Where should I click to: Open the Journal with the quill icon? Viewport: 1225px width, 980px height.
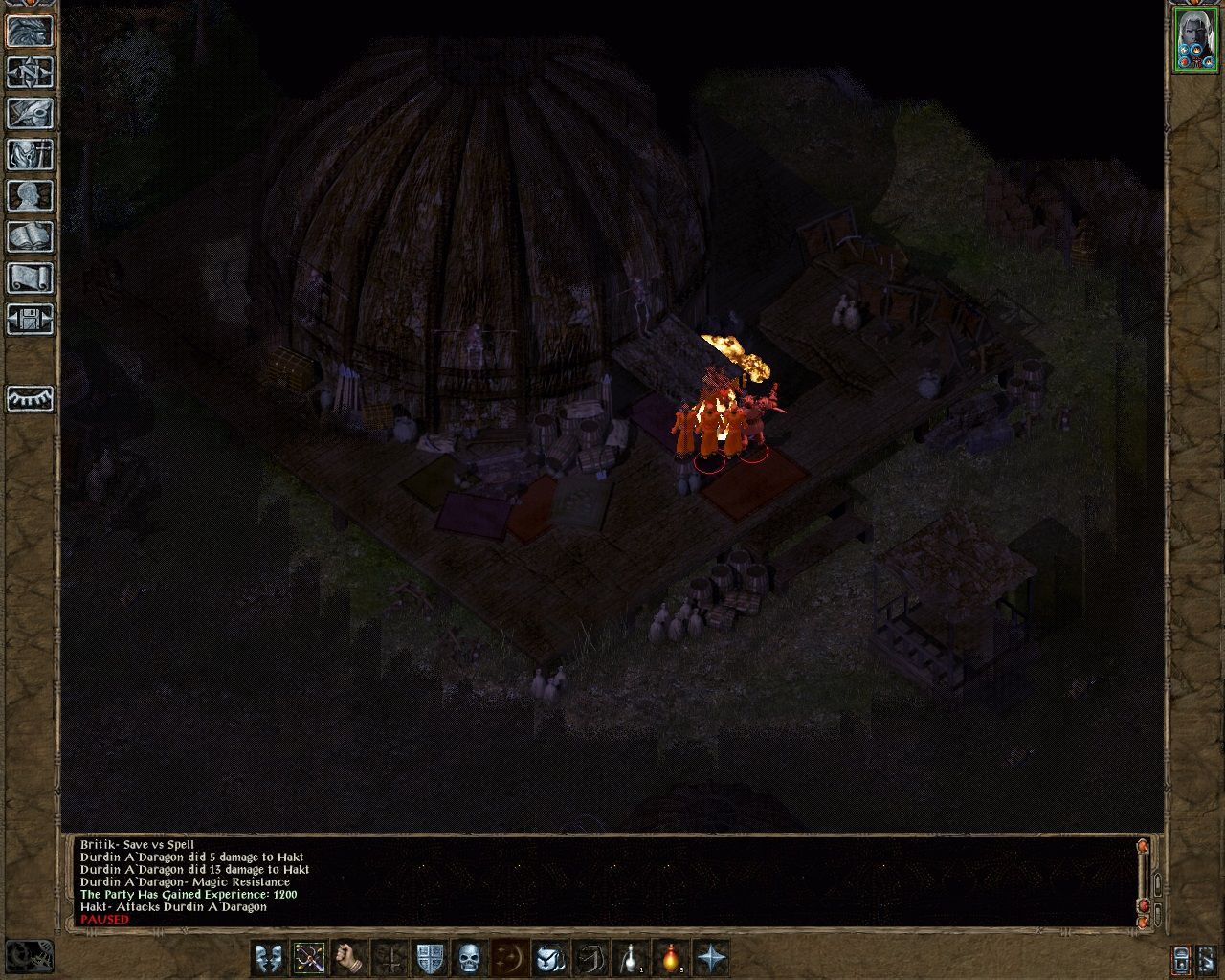[29, 115]
